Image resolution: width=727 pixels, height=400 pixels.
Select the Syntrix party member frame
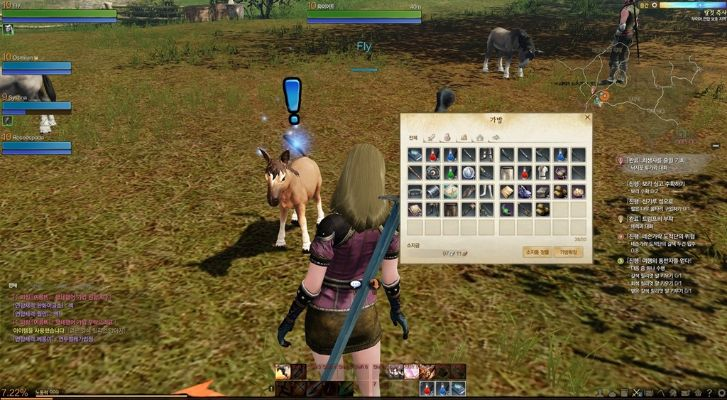click(x=36, y=102)
